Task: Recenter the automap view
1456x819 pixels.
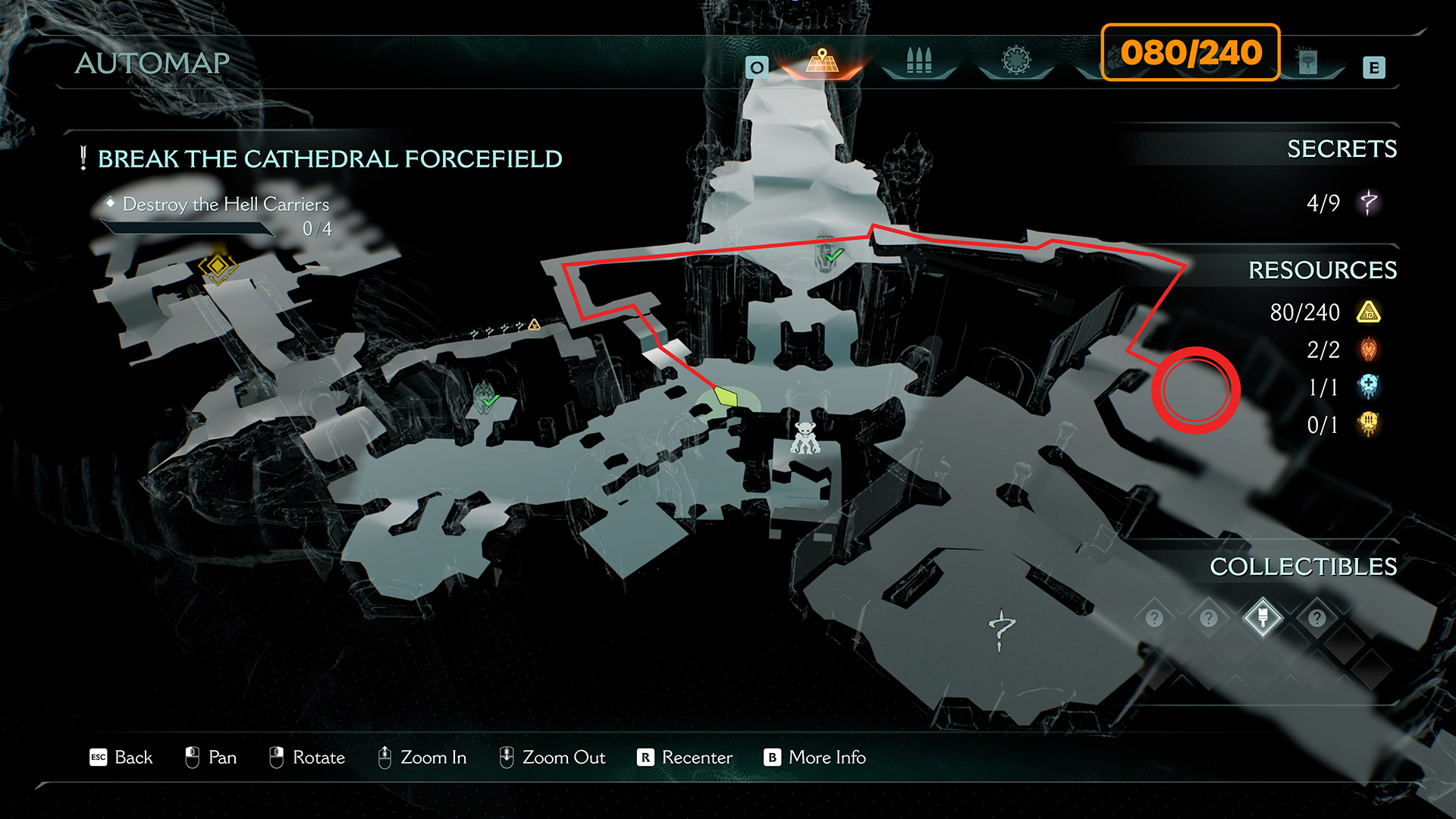Action: [x=685, y=758]
